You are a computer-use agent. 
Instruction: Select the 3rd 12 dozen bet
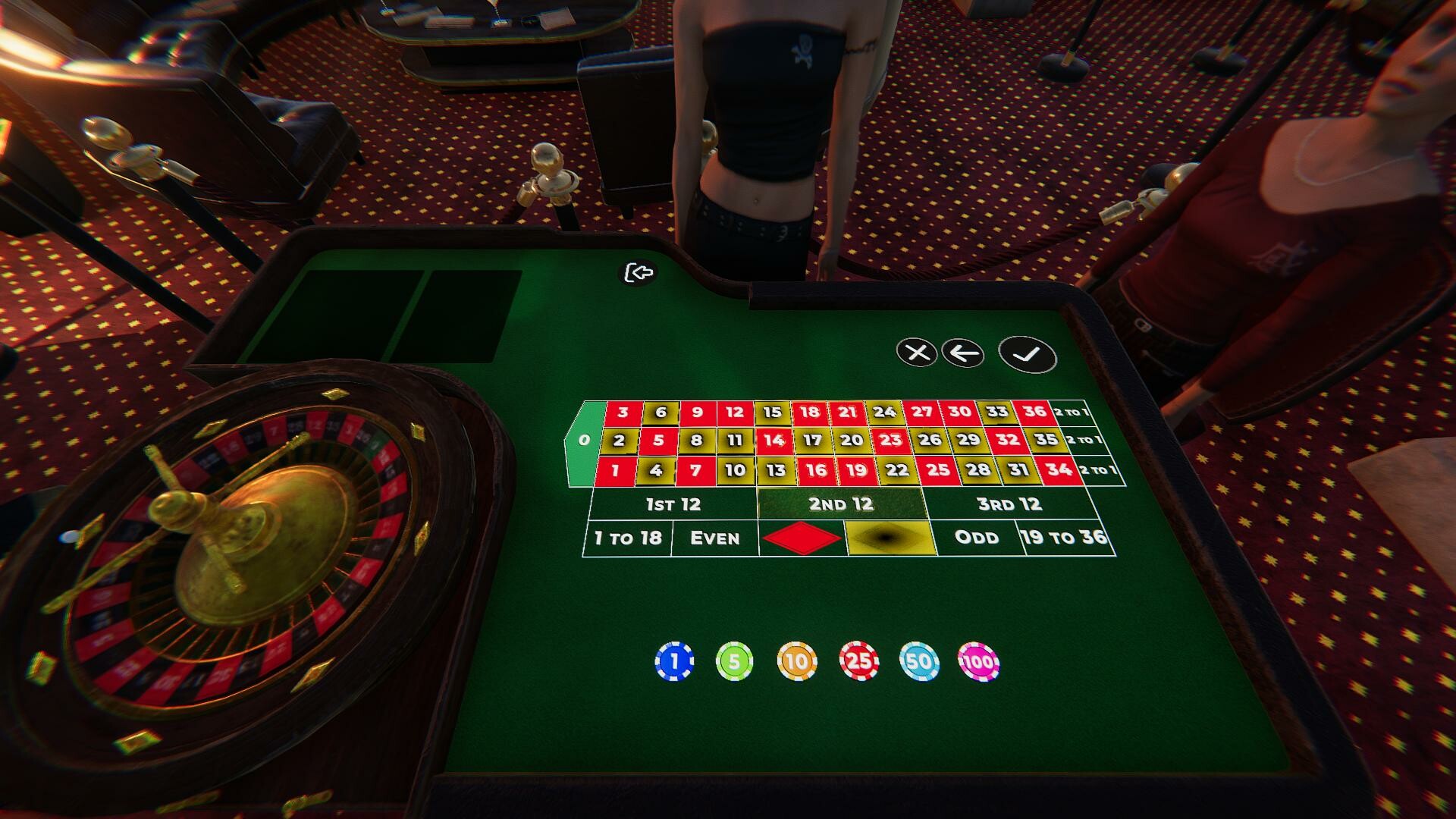click(1009, 503)
